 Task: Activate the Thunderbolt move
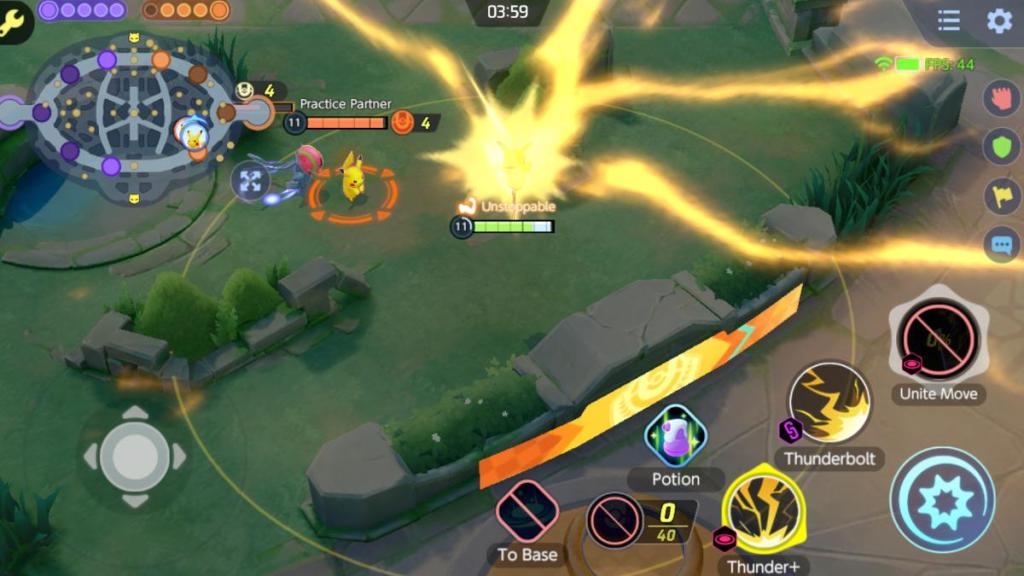(x=829, y=403)
